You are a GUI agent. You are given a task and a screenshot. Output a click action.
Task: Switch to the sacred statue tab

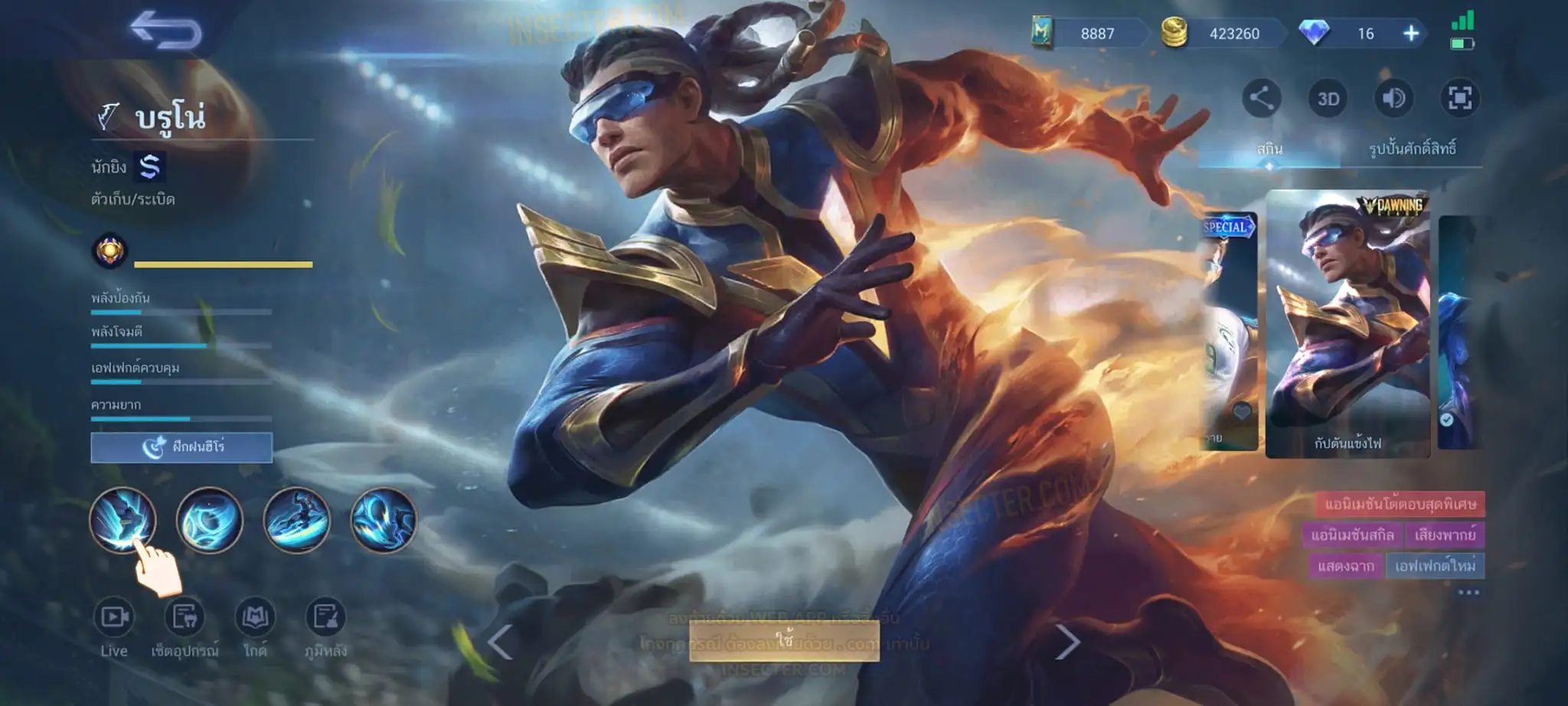[1412, 149]
